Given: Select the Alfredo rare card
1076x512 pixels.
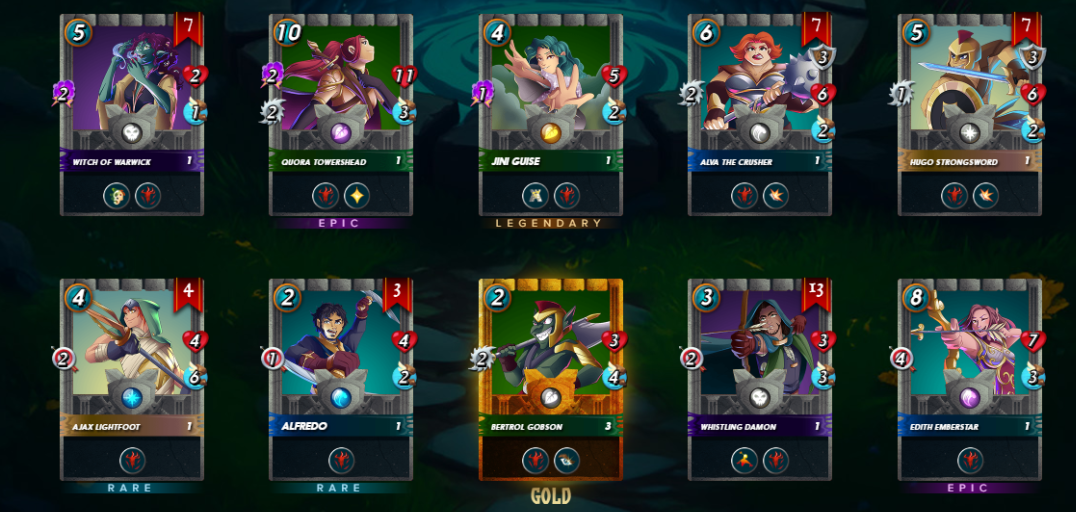Looking at the screenshot, I should (341, 379).
